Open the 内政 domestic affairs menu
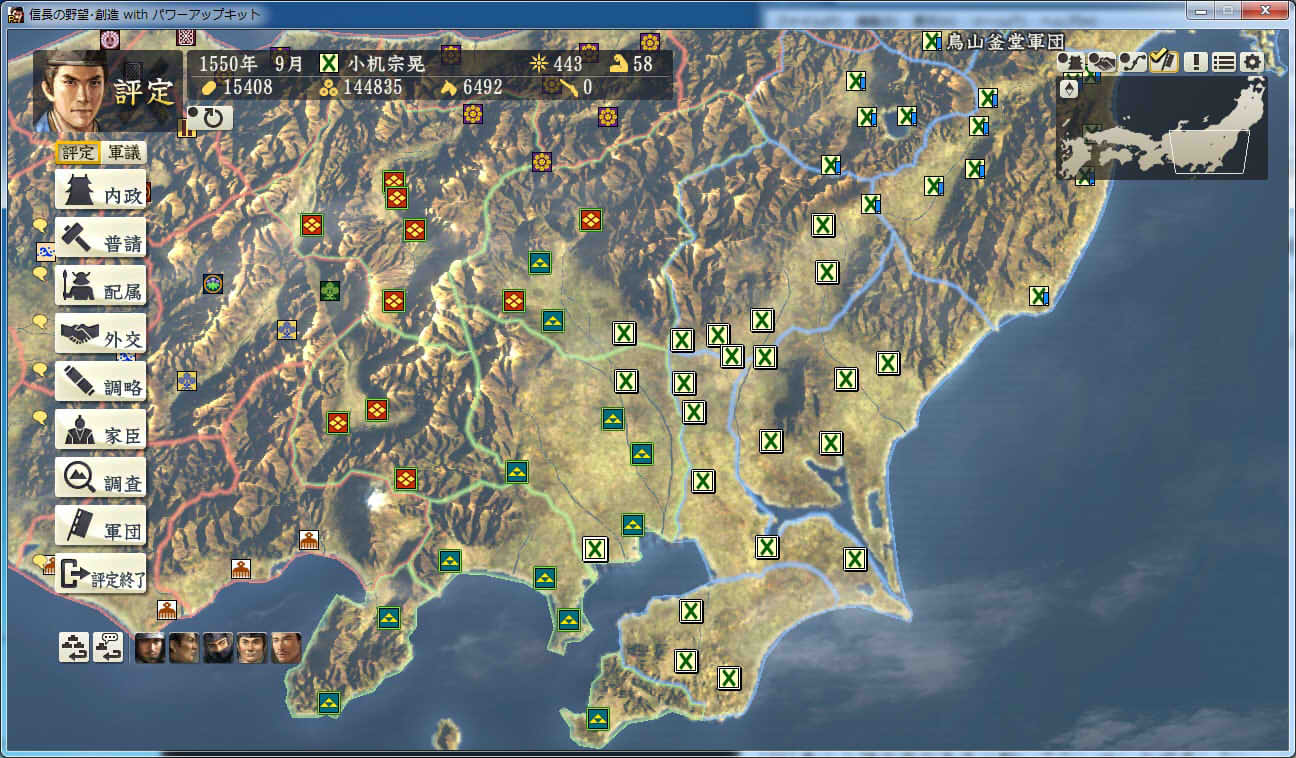 click(x=100, y=191)
